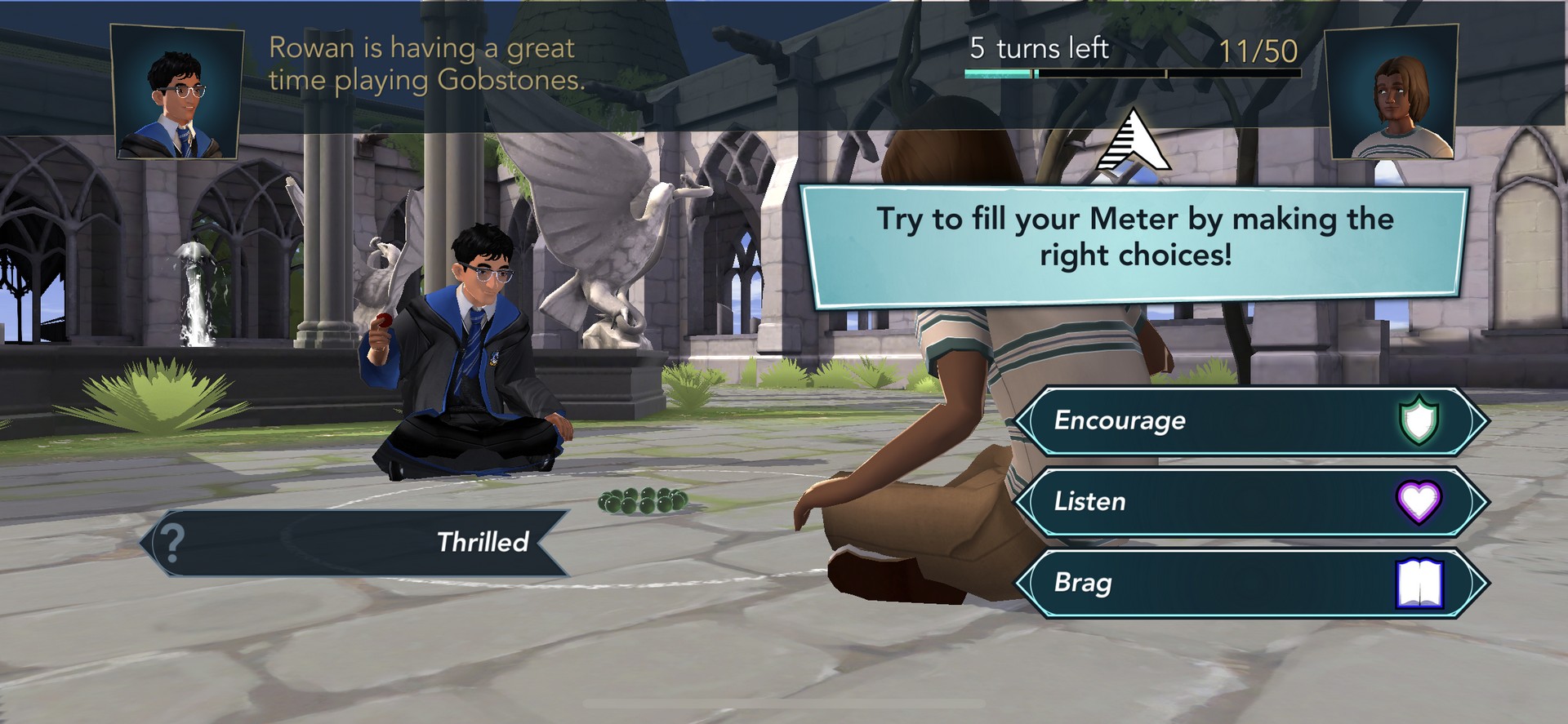Pick the Brag choice
The width and height of the screenshot is (1568, 724).
tap(1249, 583)
